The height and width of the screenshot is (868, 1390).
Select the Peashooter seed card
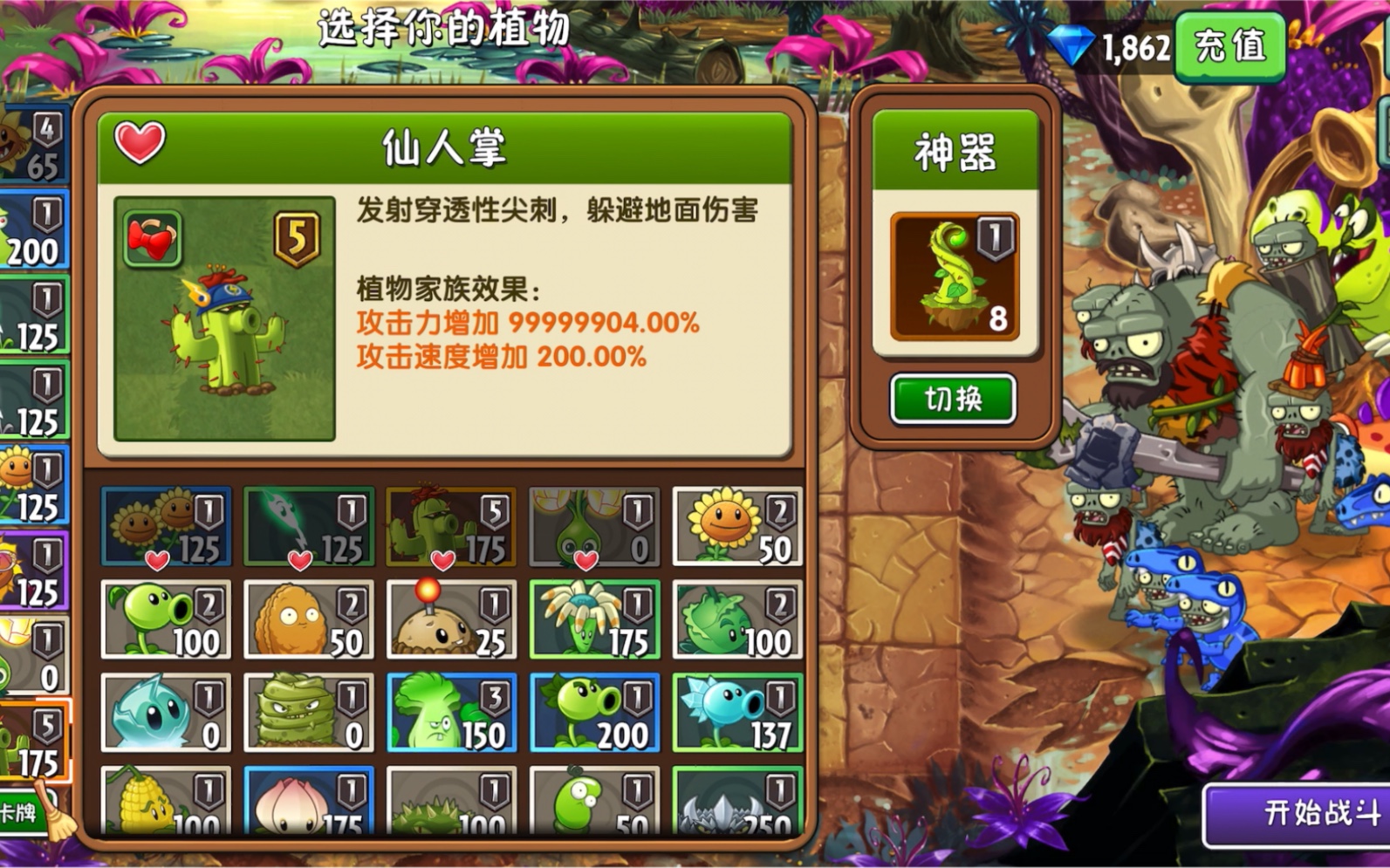166,619
